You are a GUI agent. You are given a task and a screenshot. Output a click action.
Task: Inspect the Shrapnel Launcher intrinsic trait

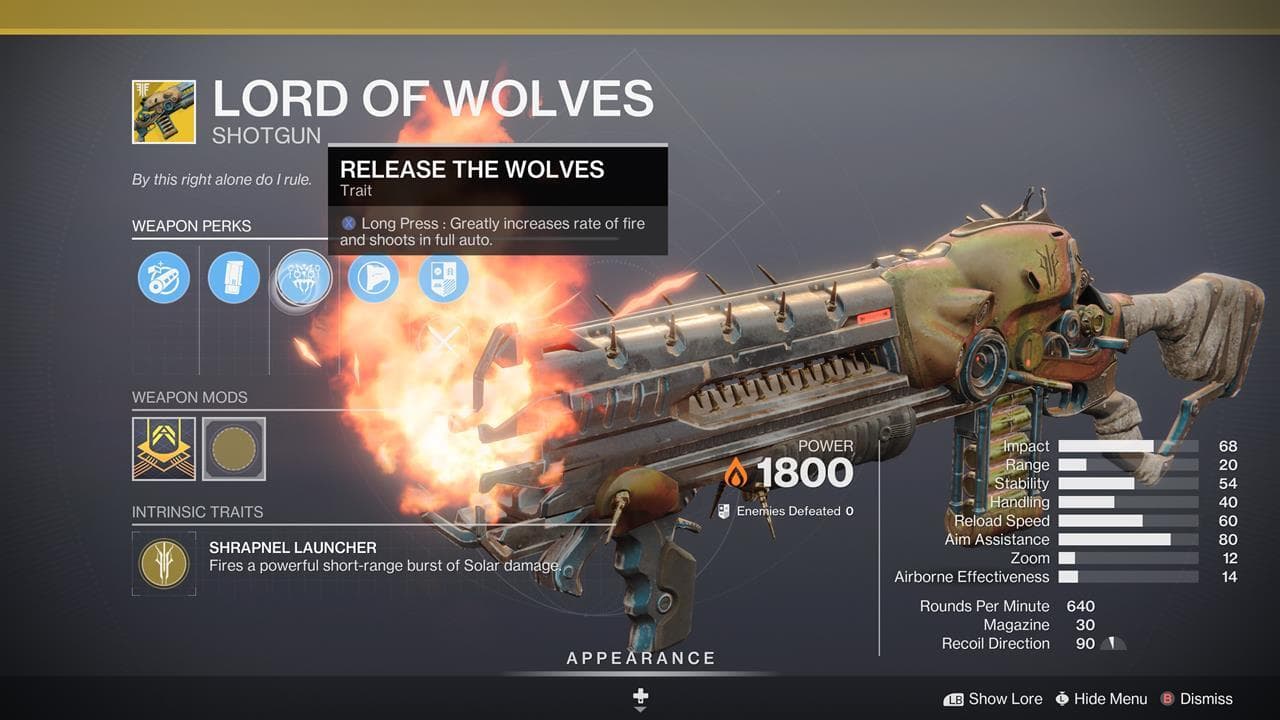click(164, 563)
